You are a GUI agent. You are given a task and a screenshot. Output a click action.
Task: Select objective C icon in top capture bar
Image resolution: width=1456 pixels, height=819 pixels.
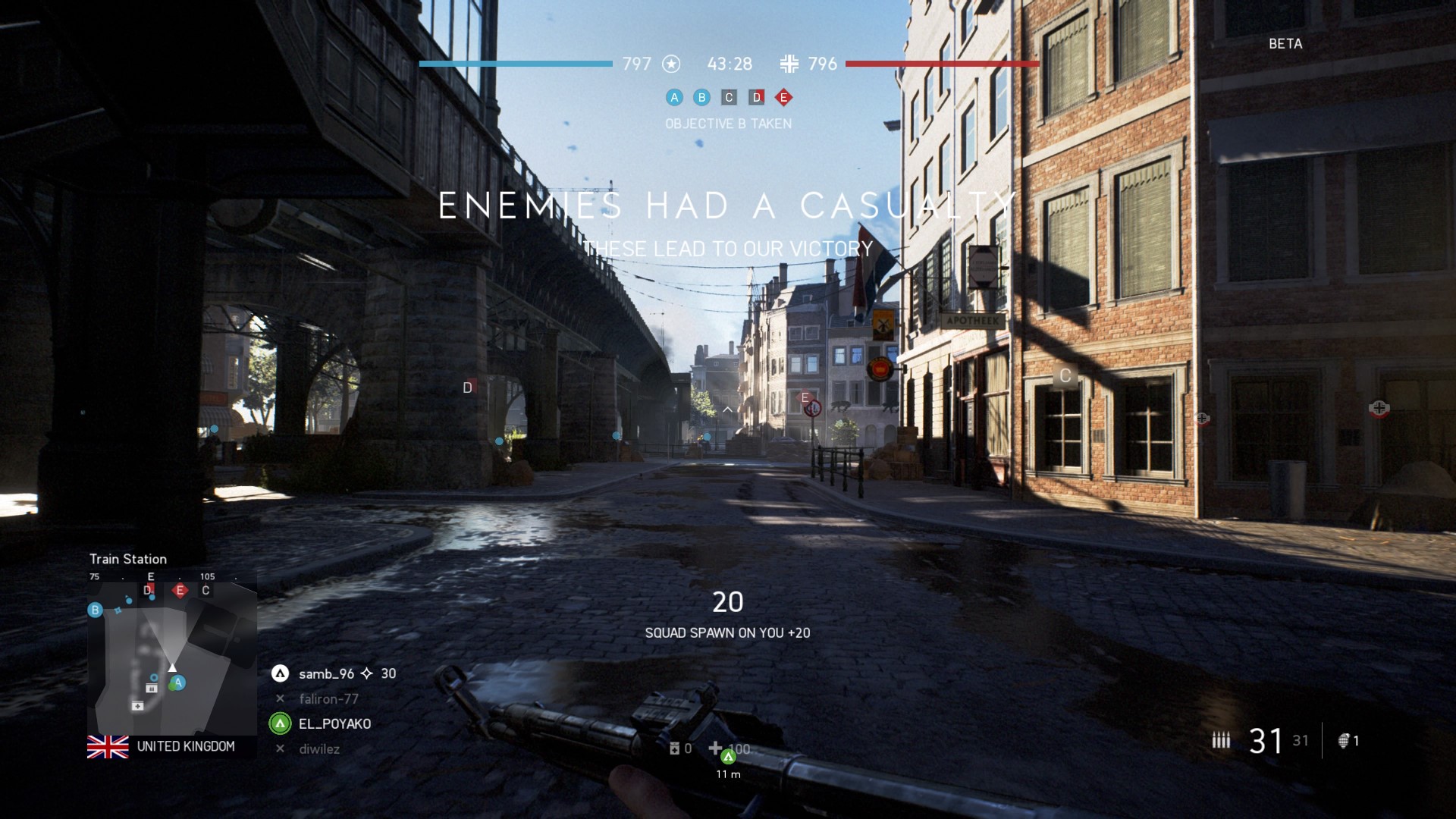coord(729,97)
